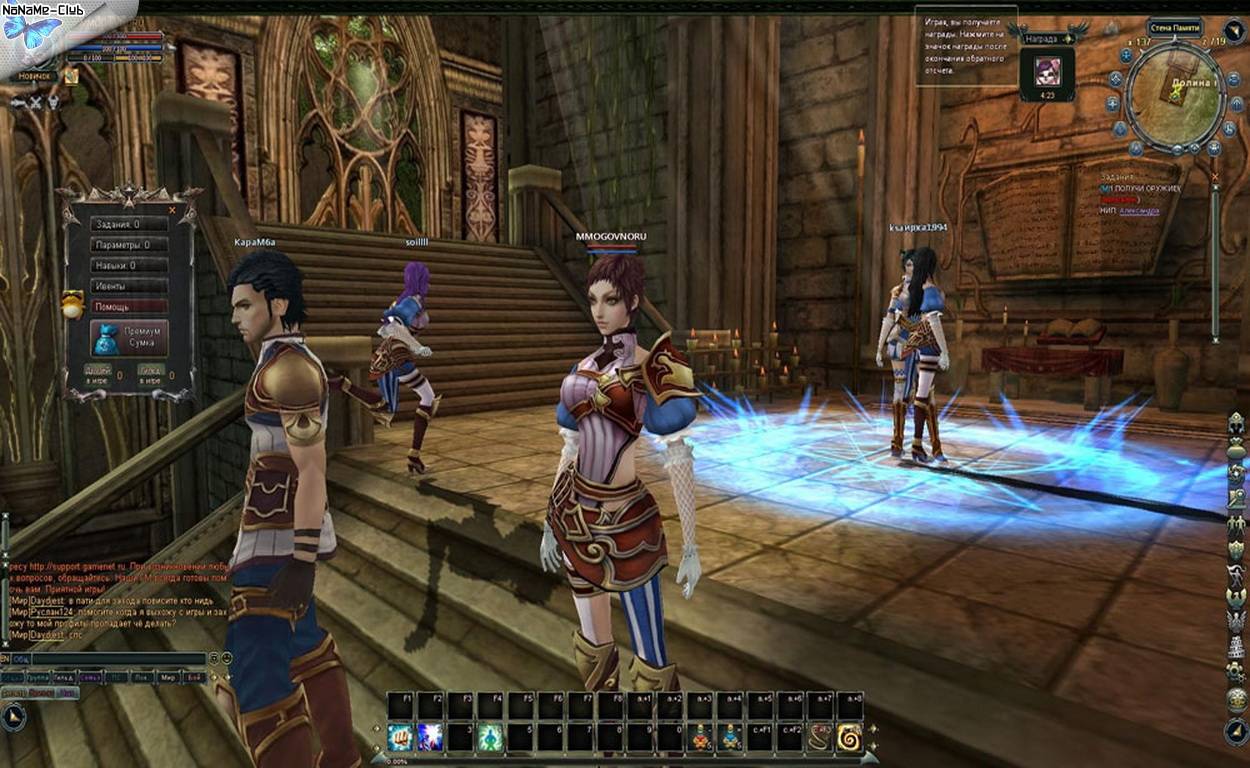This screenshot has width=1250, height=768.
Task: Open the Задания quest entry
Action: coord(128,224)
